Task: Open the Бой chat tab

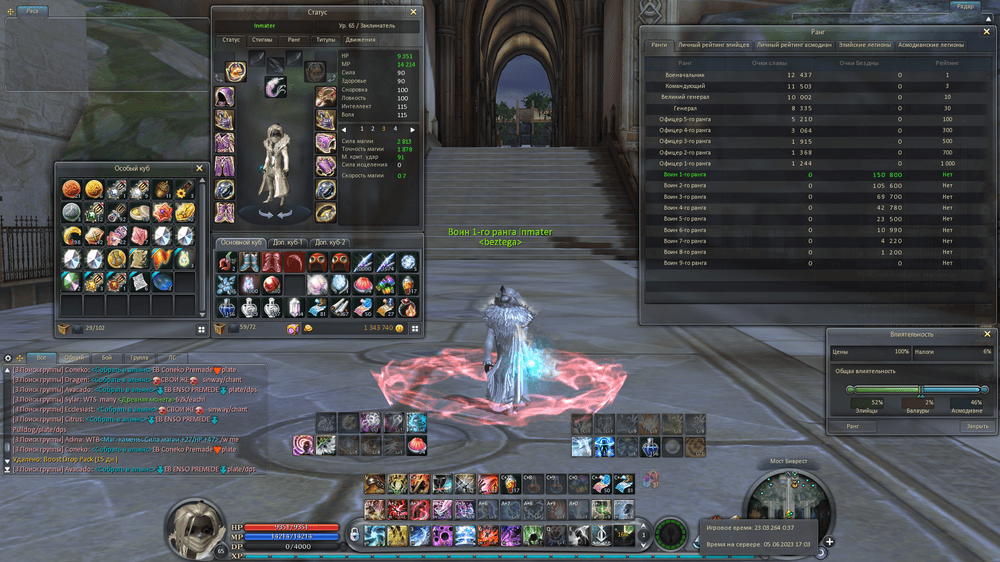Action: coord(106,357)
